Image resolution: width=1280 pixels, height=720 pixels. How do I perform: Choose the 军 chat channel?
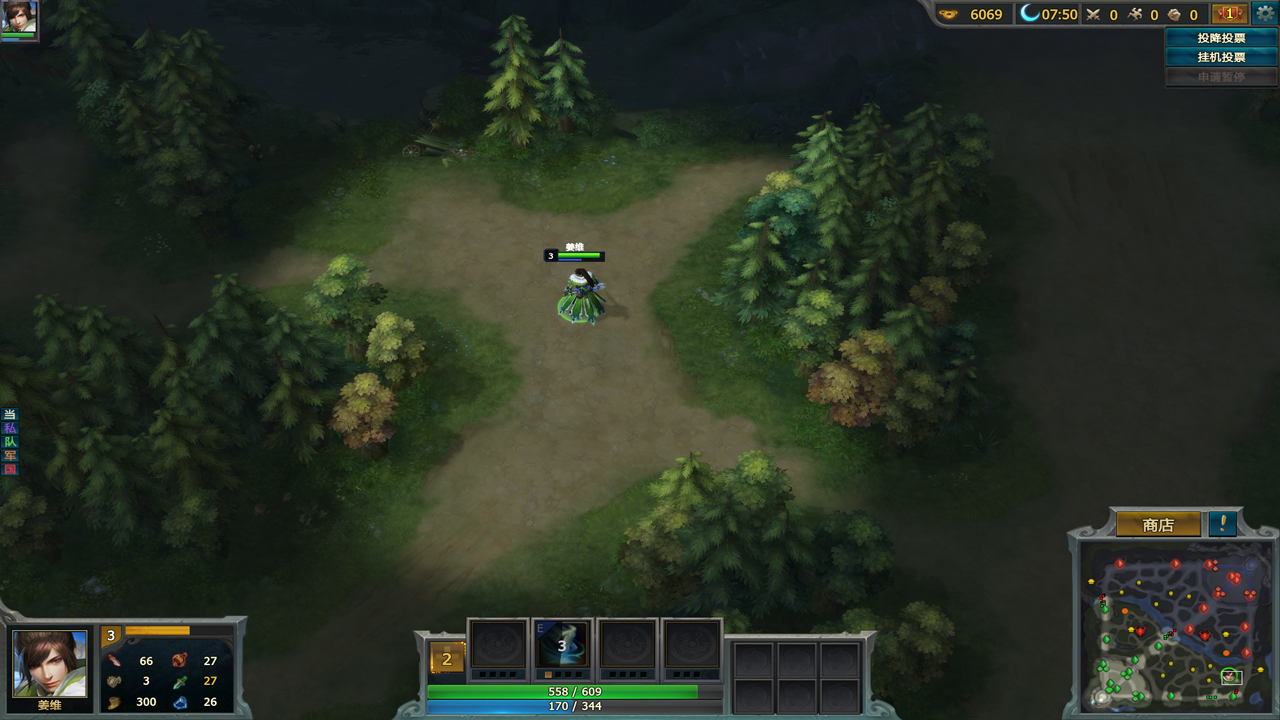10,456
